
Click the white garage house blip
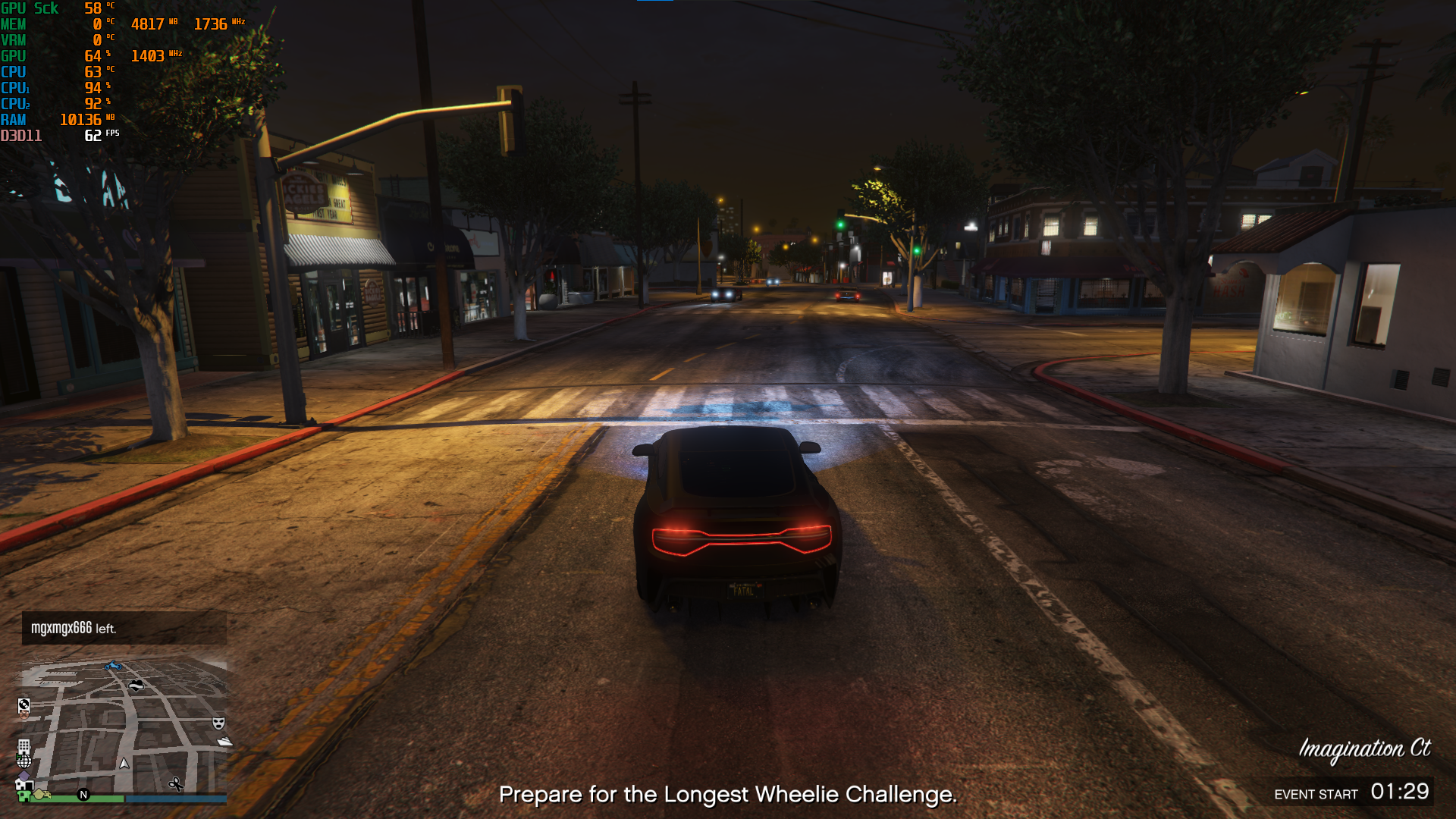24,785
